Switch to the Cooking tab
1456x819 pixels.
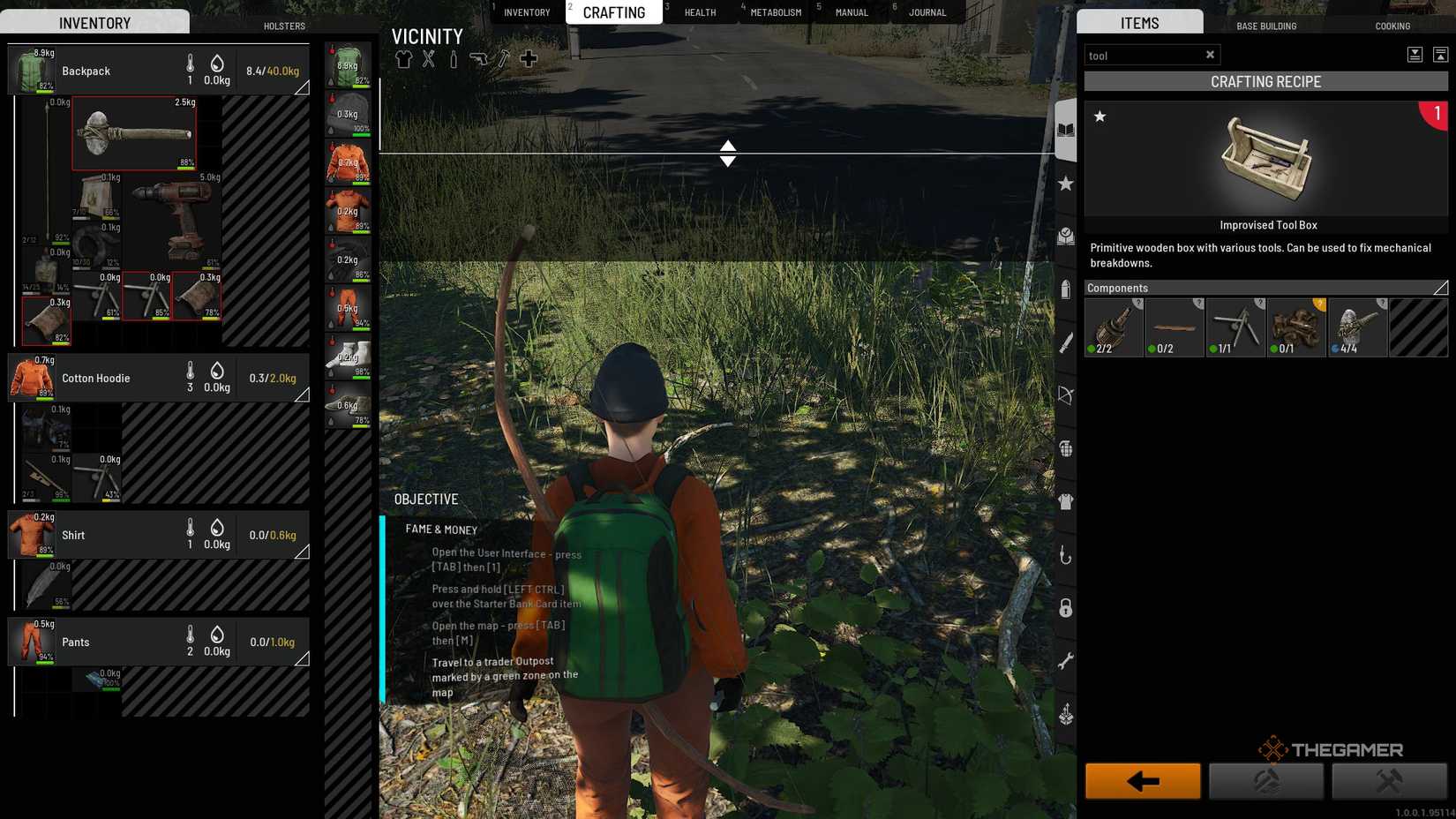pos(1392,26)
